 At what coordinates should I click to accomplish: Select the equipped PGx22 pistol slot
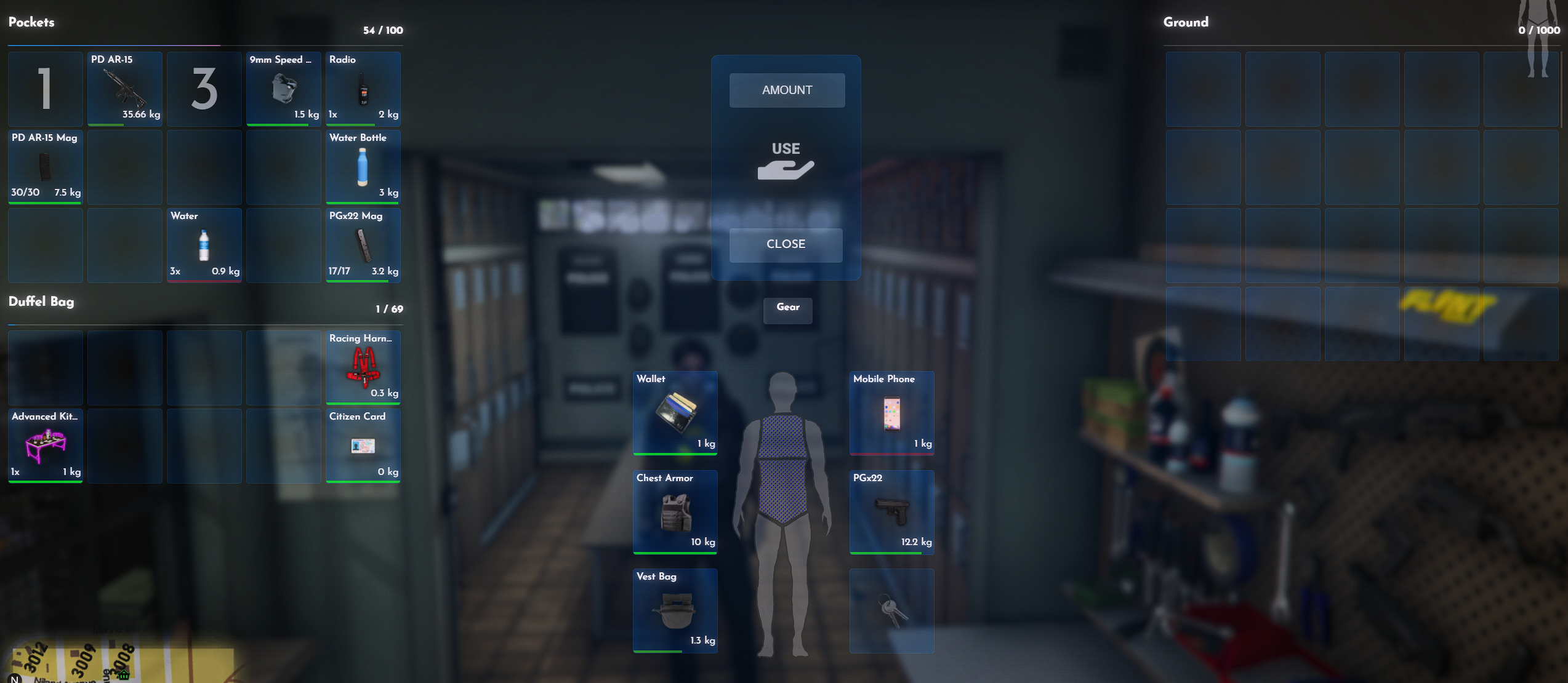[891, 512]
